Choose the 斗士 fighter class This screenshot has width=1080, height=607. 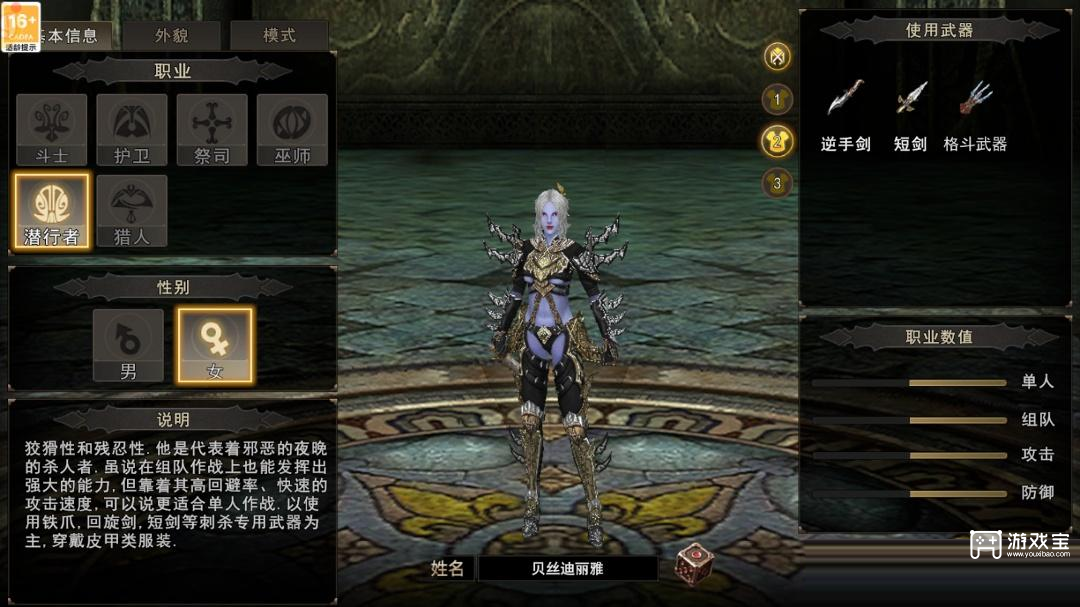click(x=51, y=129)
